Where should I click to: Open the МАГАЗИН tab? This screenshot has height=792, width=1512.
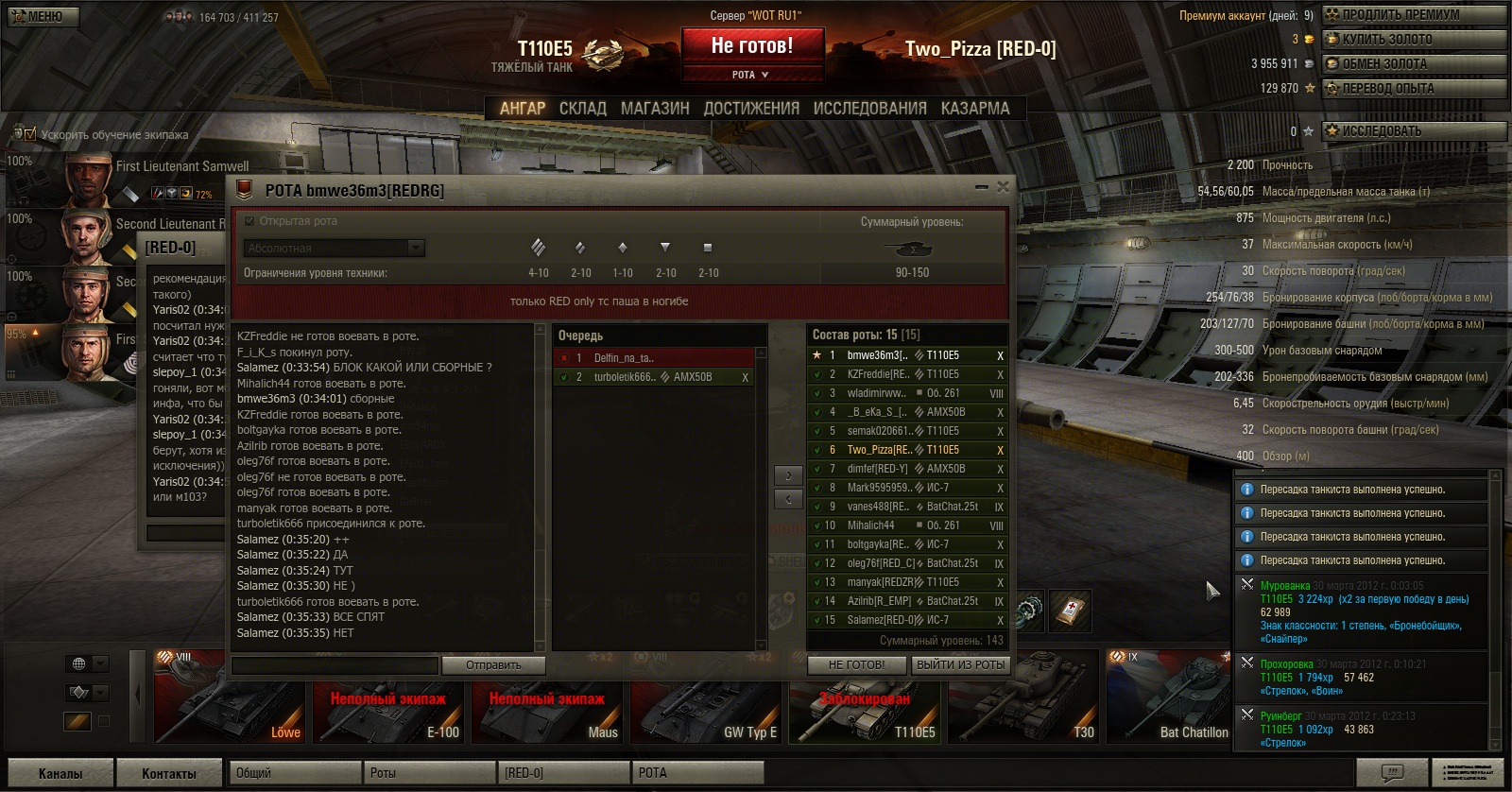pyautogui.click(x=655, y=109)
